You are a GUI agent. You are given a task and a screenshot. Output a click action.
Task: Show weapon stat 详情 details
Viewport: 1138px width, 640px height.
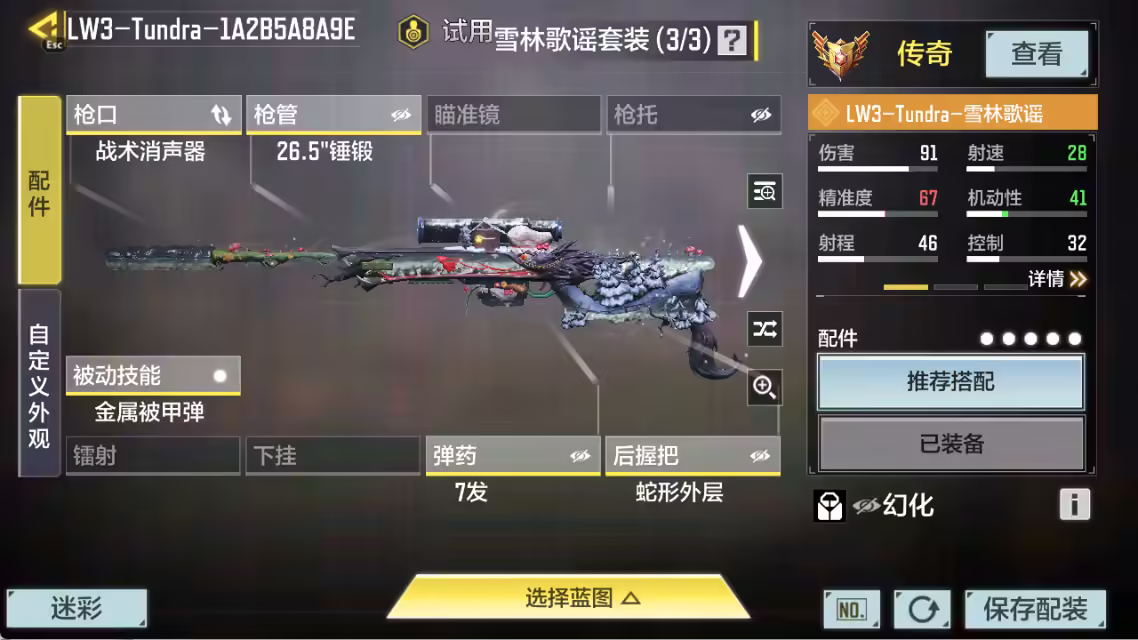pyautogui.click(x=1057, y=279)
